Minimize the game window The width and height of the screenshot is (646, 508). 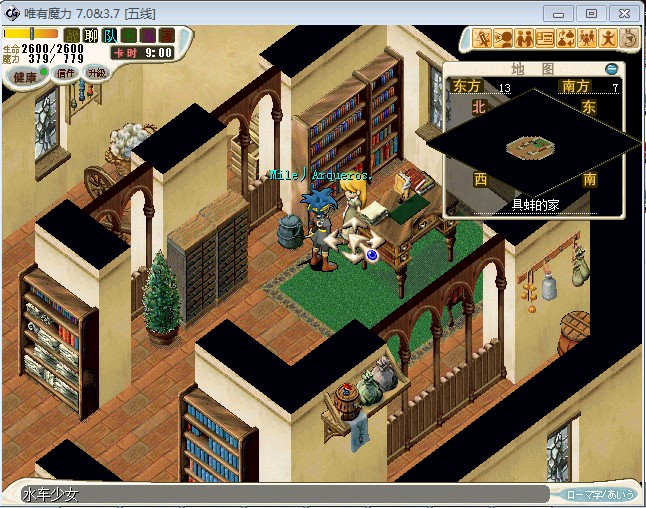560,13
